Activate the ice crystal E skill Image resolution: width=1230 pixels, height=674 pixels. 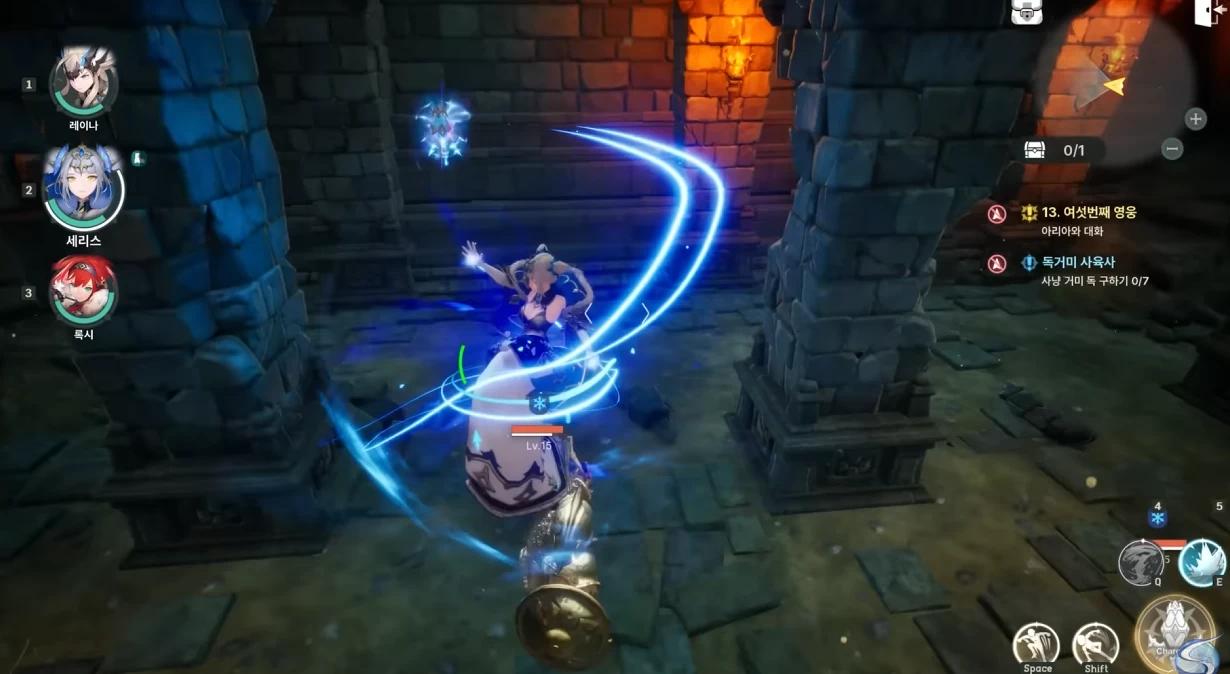point(1201,562)
